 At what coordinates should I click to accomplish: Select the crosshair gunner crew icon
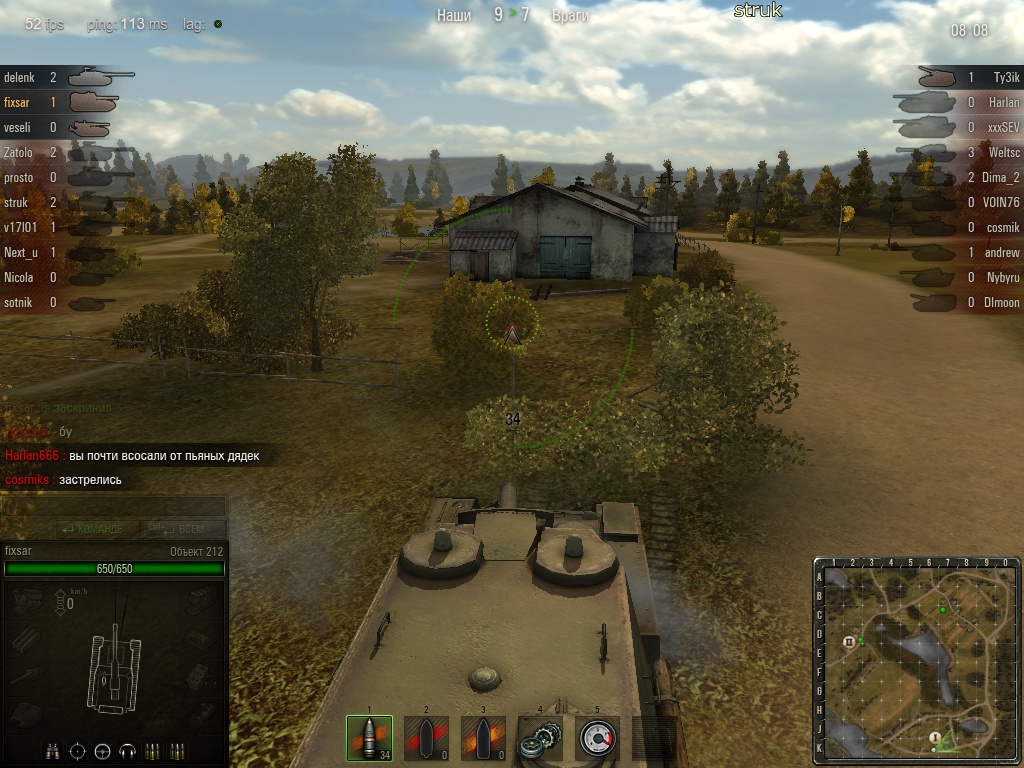click(77, 750)
